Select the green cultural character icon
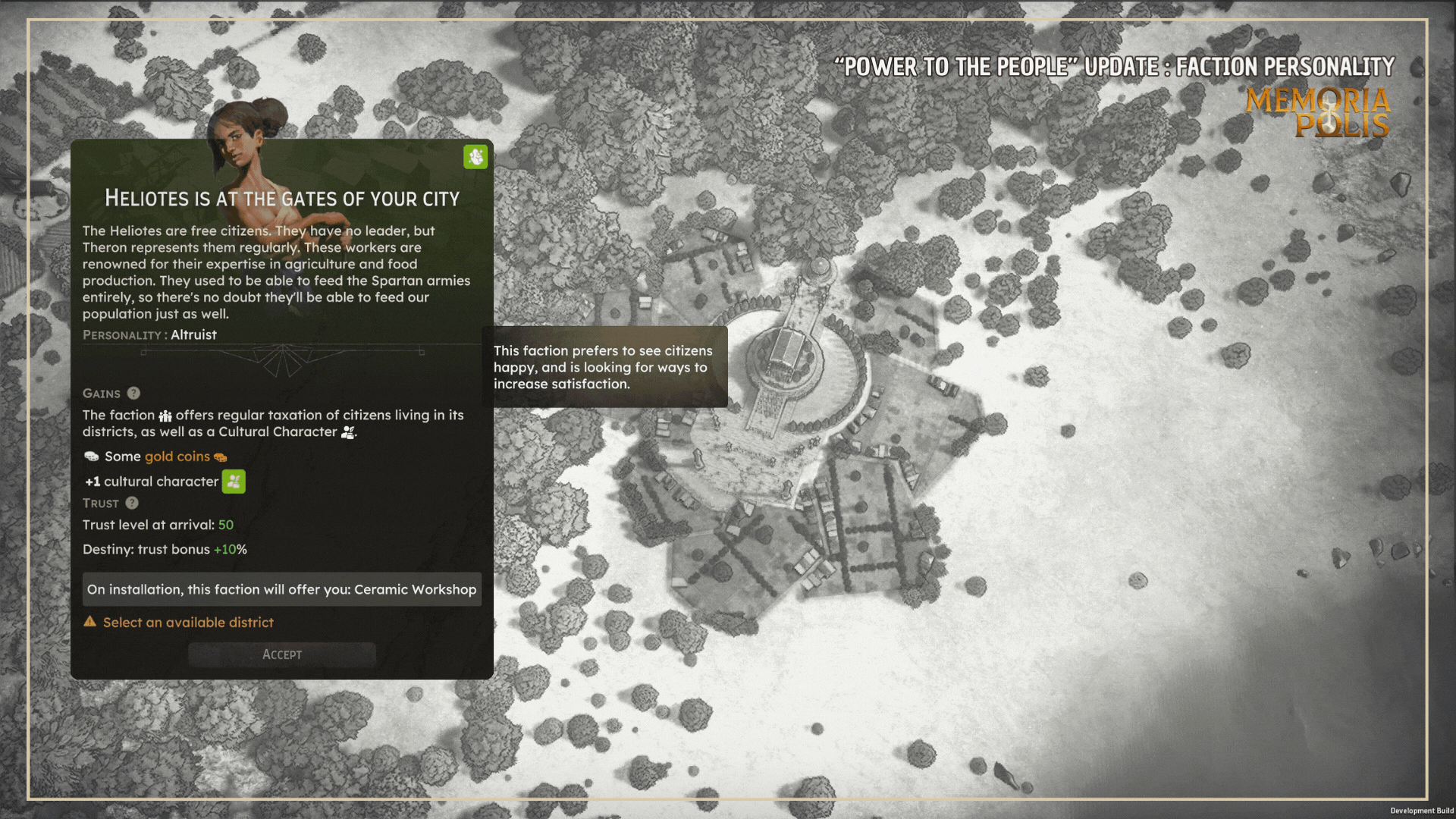This screenshot has height=819, width=1456. [x=234, y=482]
